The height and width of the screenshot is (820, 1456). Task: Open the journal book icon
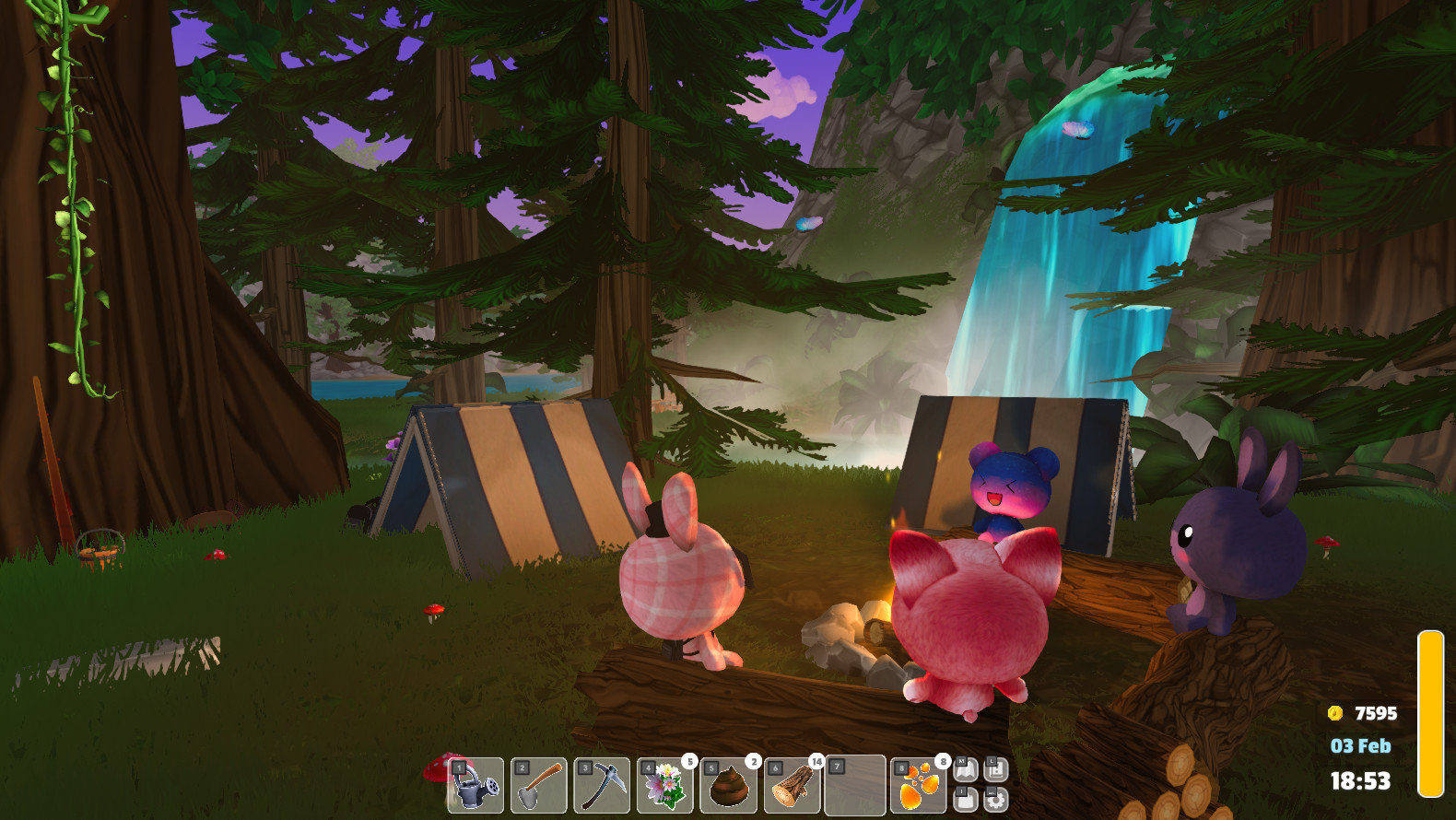pos(996,770)
